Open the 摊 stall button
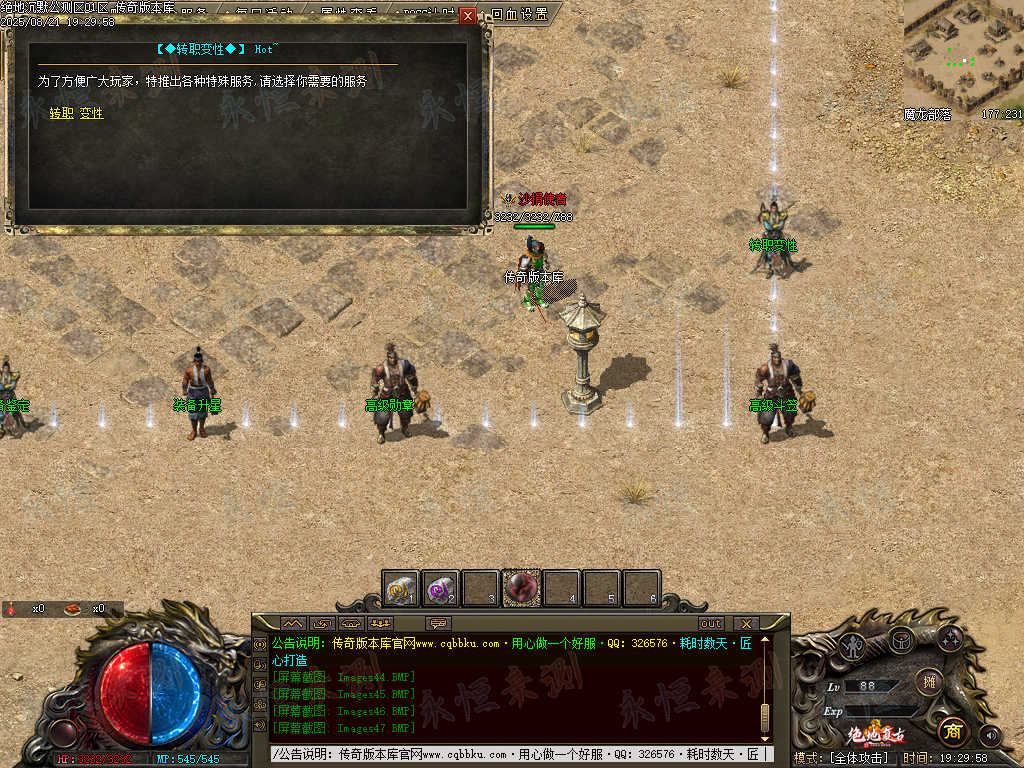The image size is (1024, 768). coord(929,682)
